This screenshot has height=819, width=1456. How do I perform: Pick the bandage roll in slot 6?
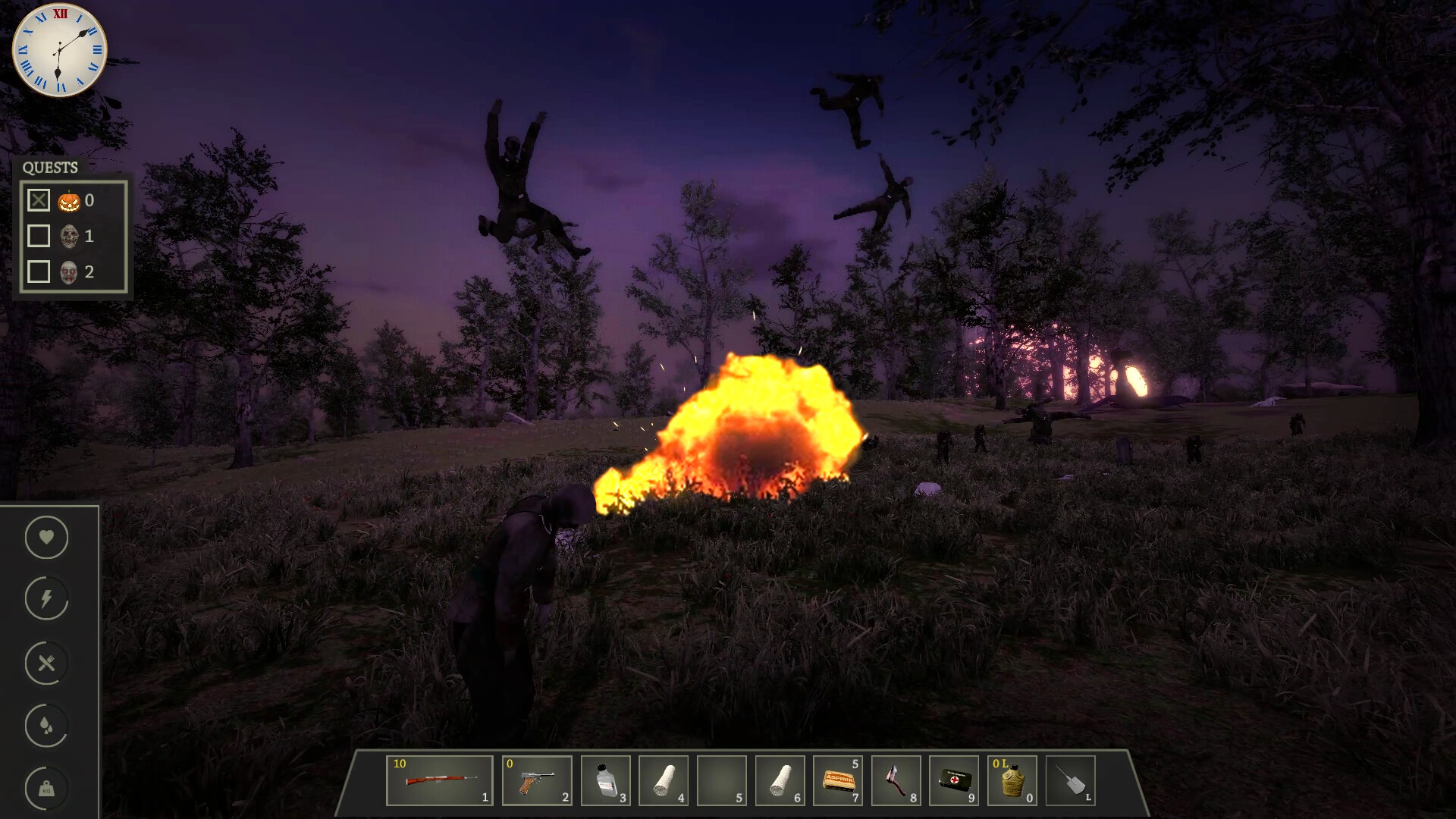pos(780,780)
